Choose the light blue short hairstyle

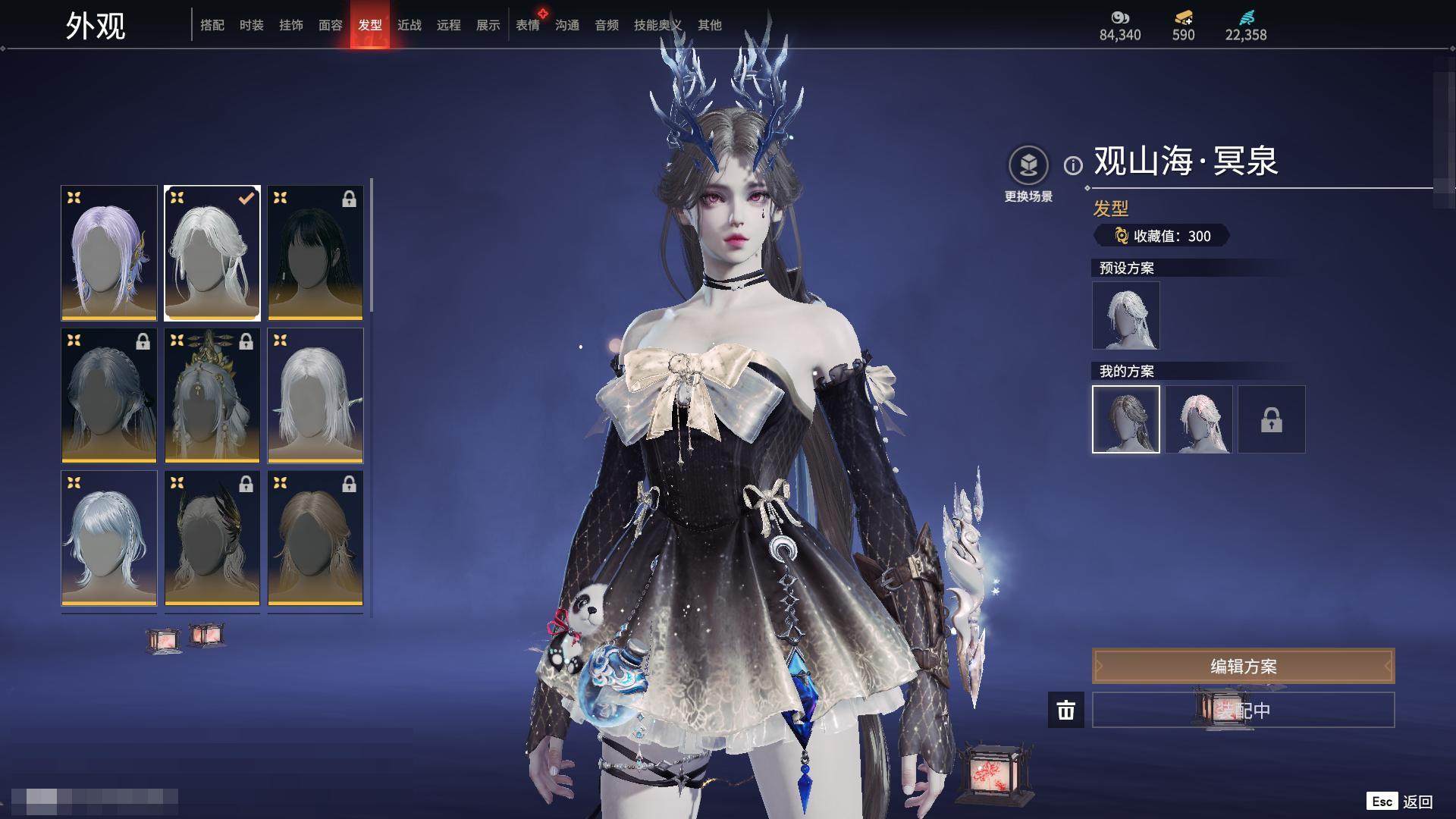point(109,538)
